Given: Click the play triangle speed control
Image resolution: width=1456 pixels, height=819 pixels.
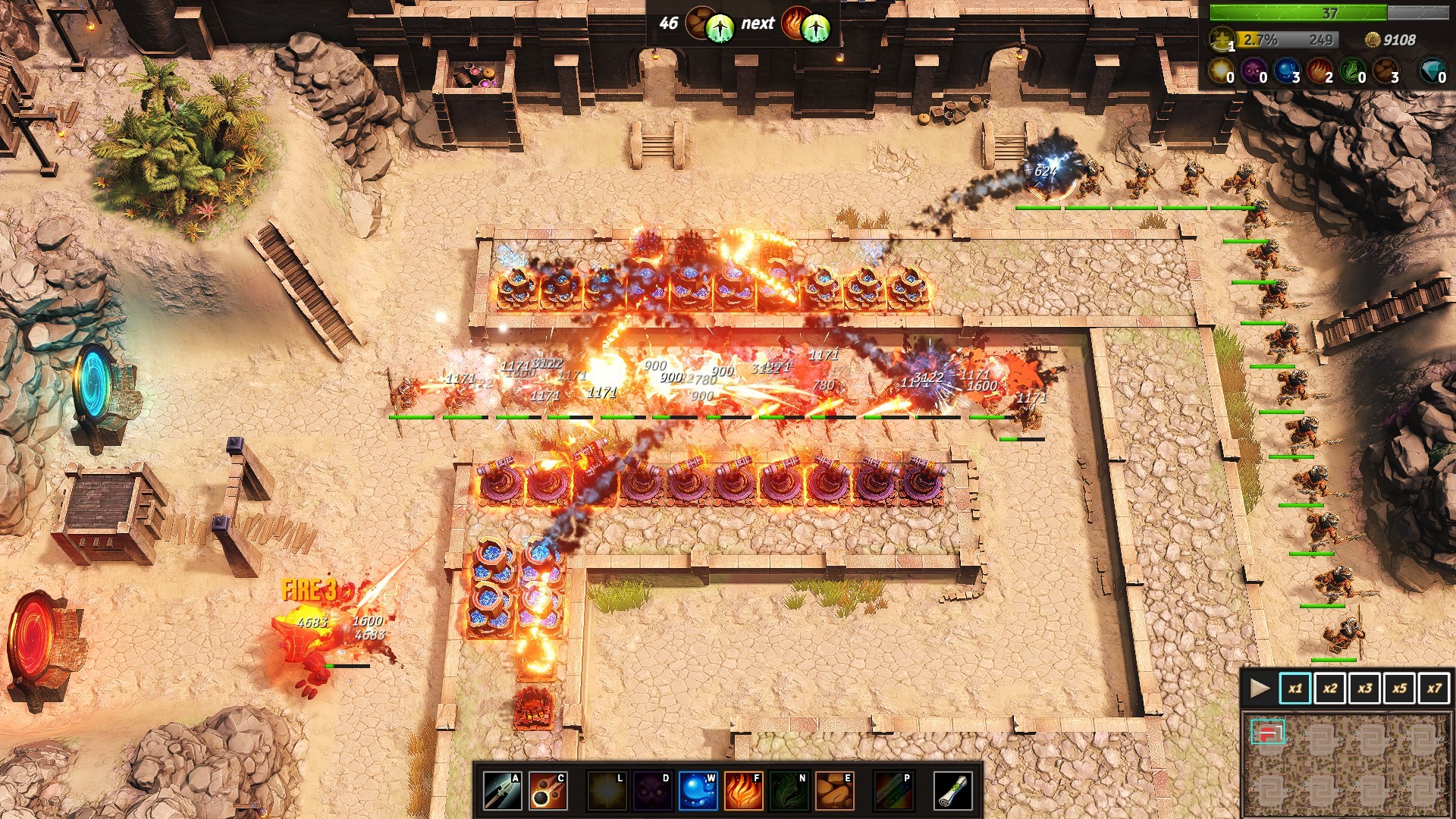Looking at the screenshot, I should click(1260, 689).
